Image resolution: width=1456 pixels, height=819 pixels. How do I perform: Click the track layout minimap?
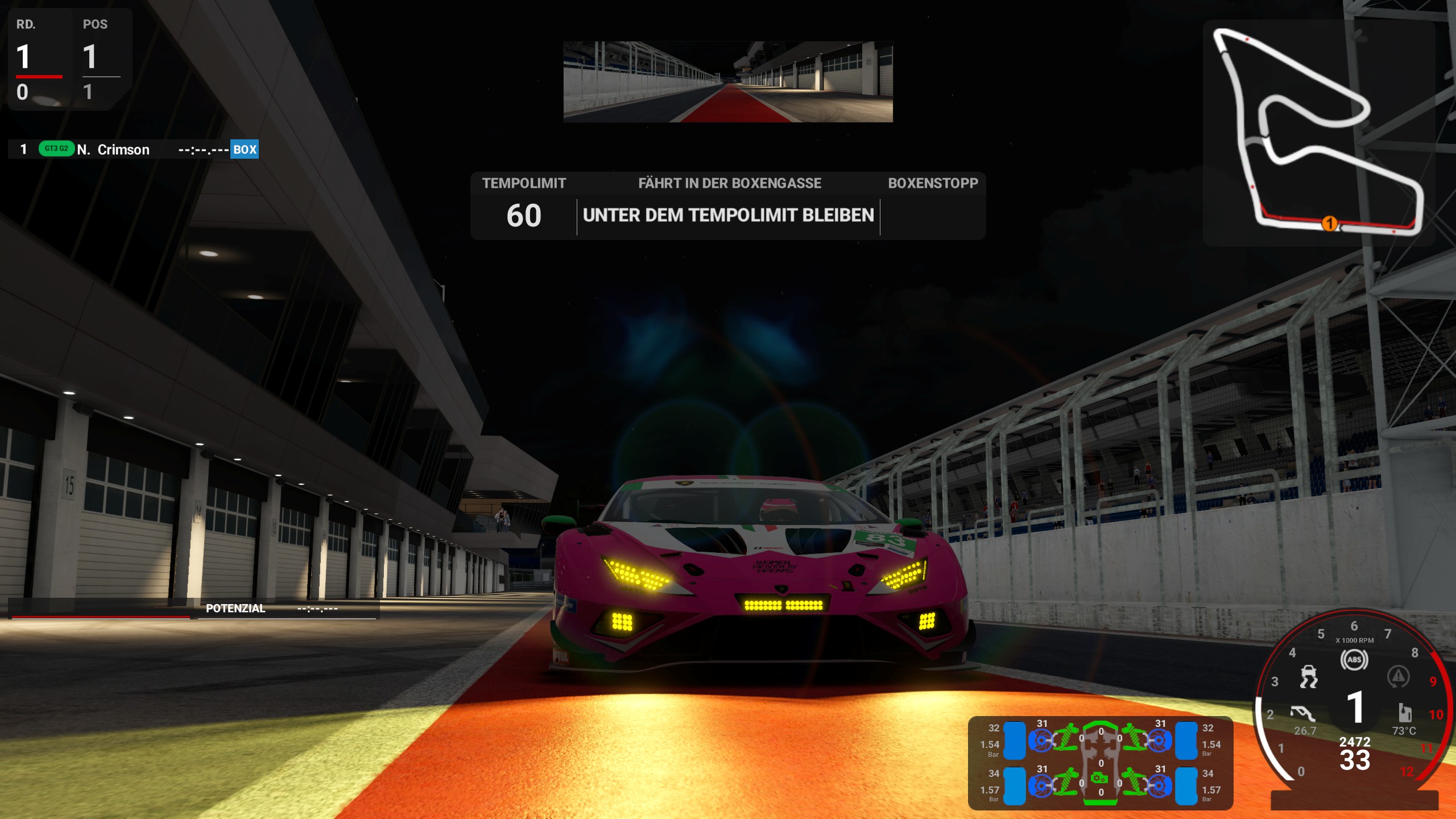tap(1318, 133)
